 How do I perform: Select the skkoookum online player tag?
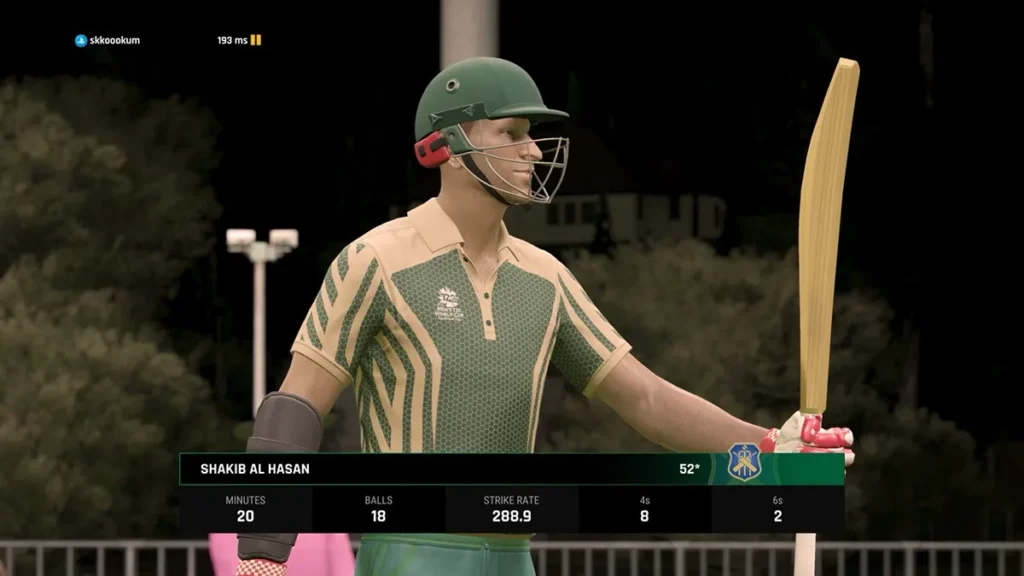pyautogui.click(x=108, y=40)
